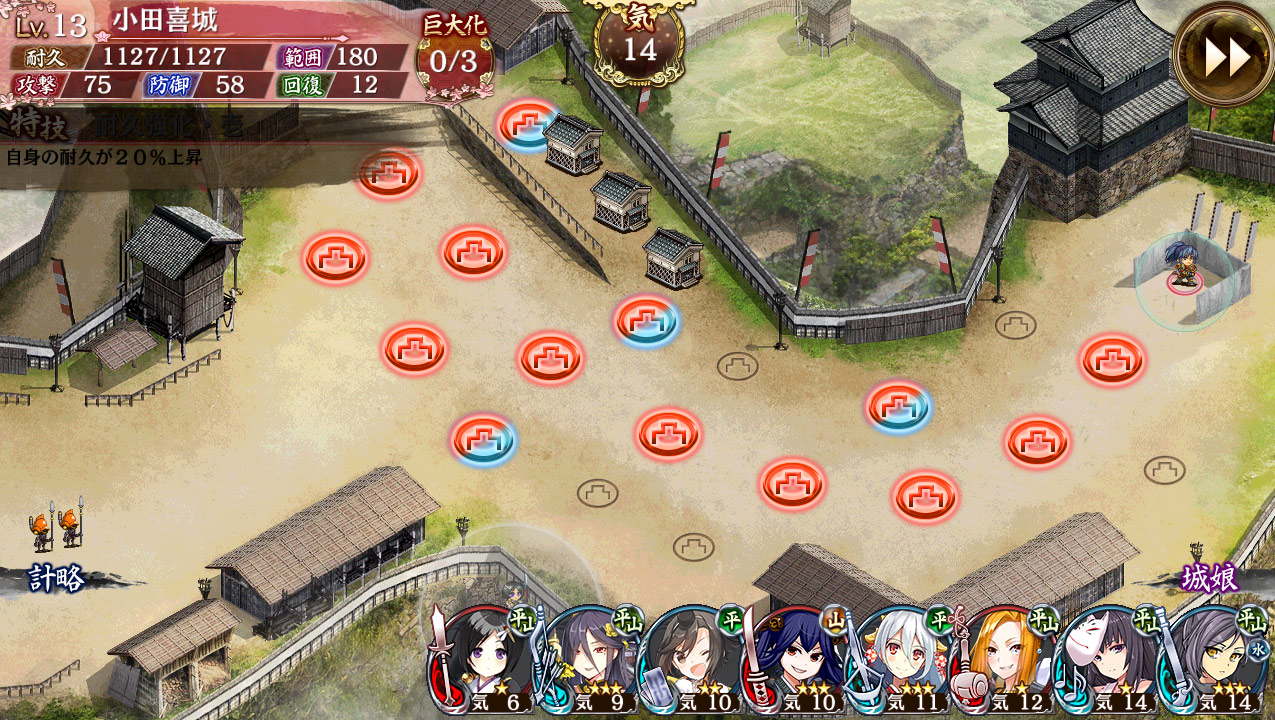
Task: Choose the white-haired cost 11 unit
Action: 899,660
